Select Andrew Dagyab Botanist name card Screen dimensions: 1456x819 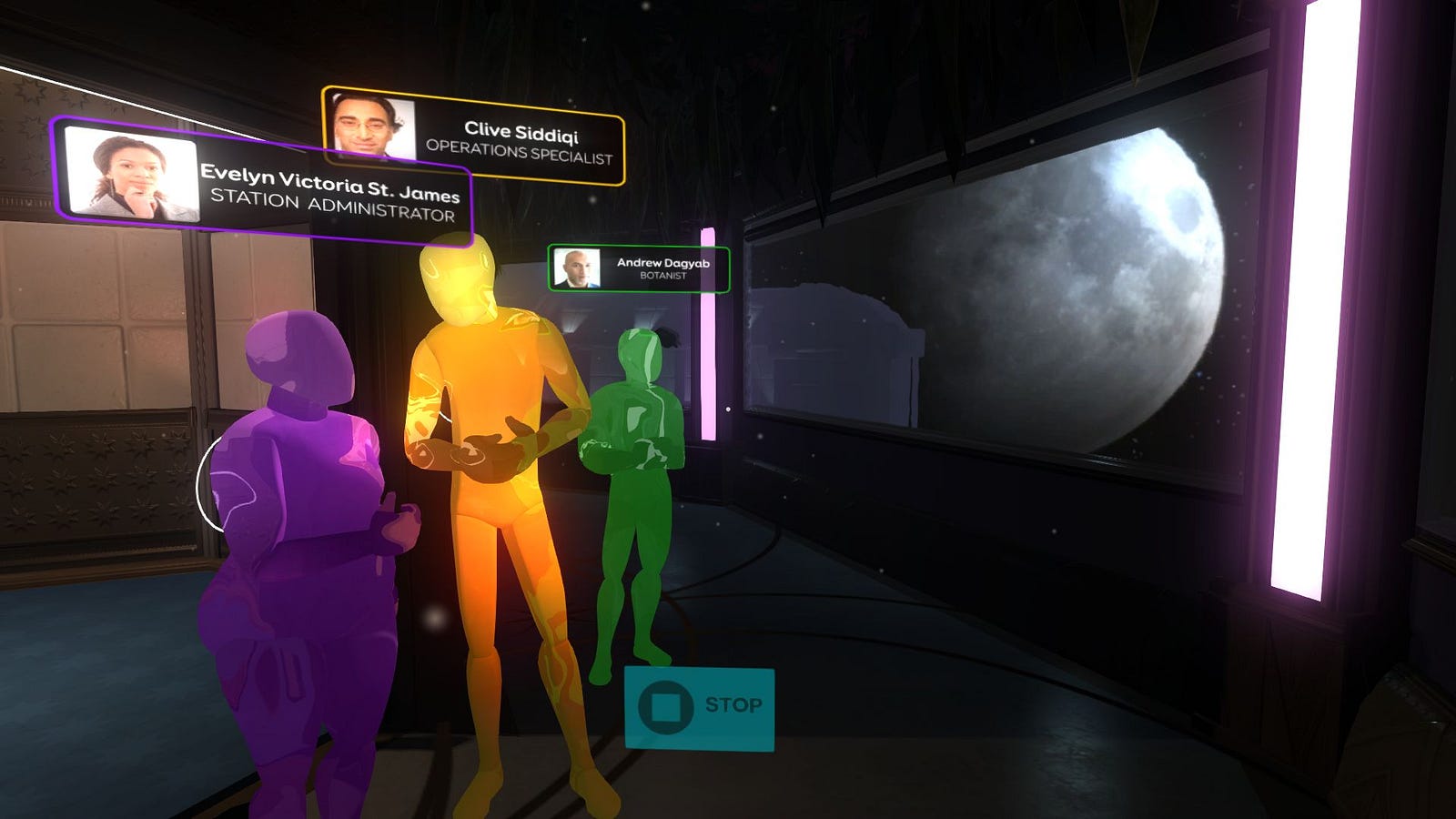[639, 269]
